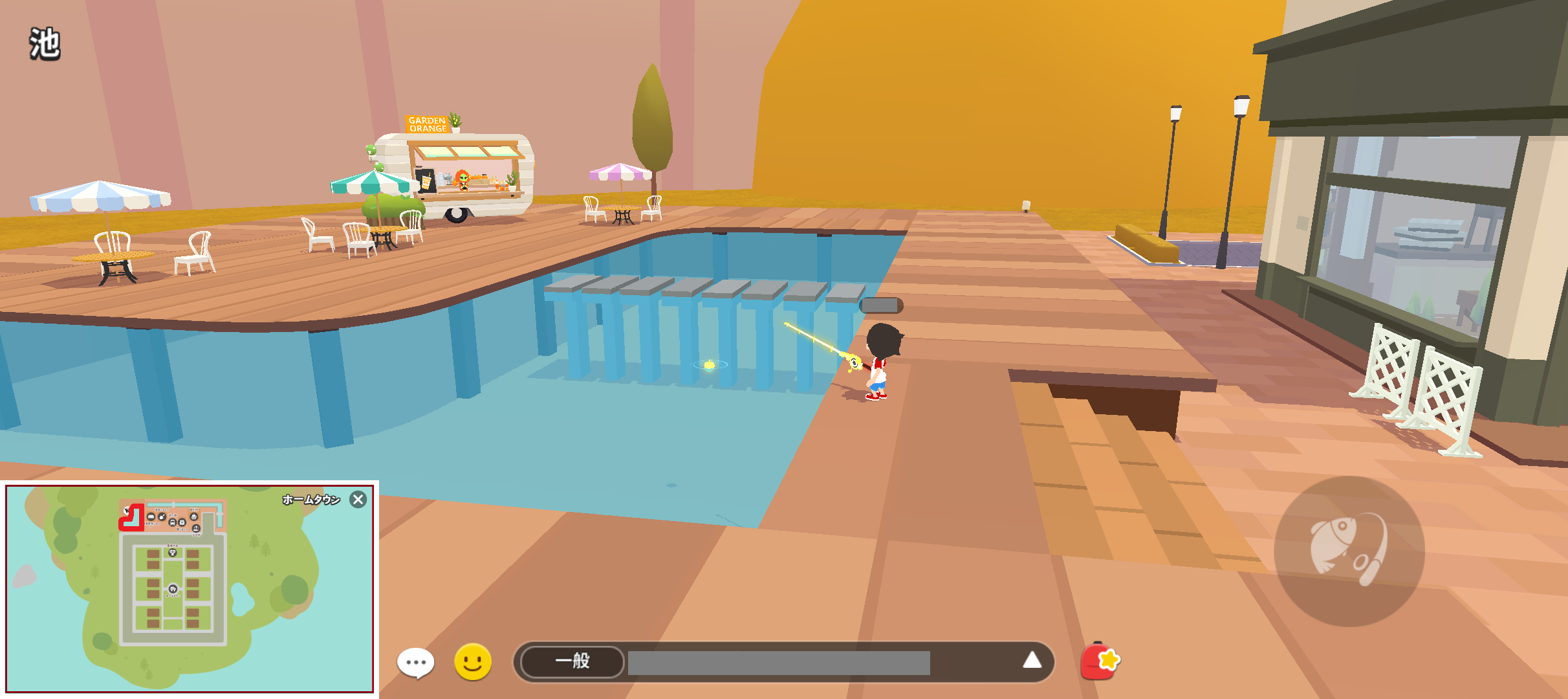Open the speech bubble chat
The height and width of the screenshot is (699, 1568).
(415, 662)
